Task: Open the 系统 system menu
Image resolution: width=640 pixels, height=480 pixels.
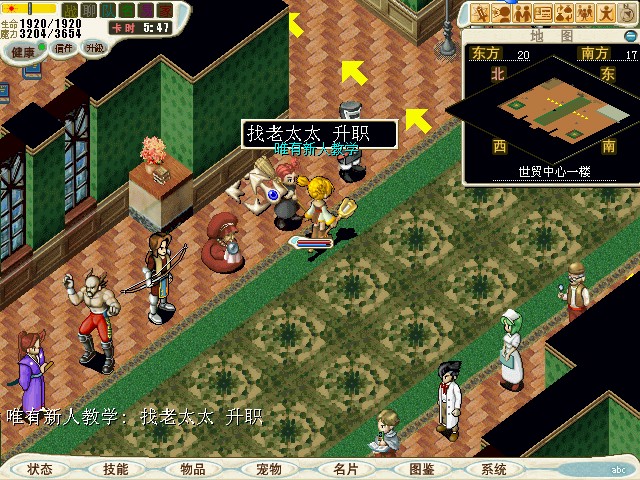Action: (494, 469)
